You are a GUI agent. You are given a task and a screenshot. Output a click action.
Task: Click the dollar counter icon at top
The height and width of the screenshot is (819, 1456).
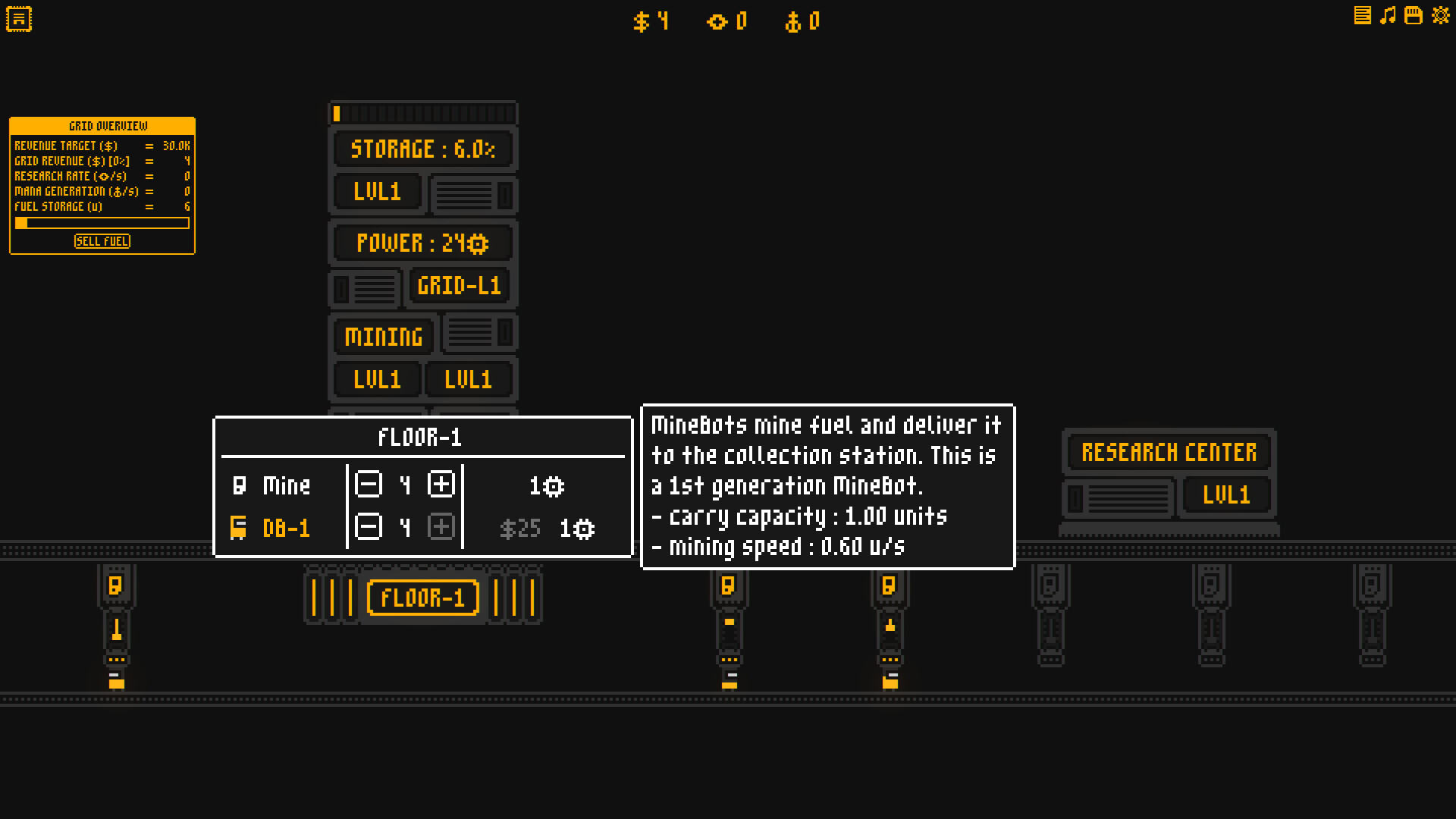639,22
